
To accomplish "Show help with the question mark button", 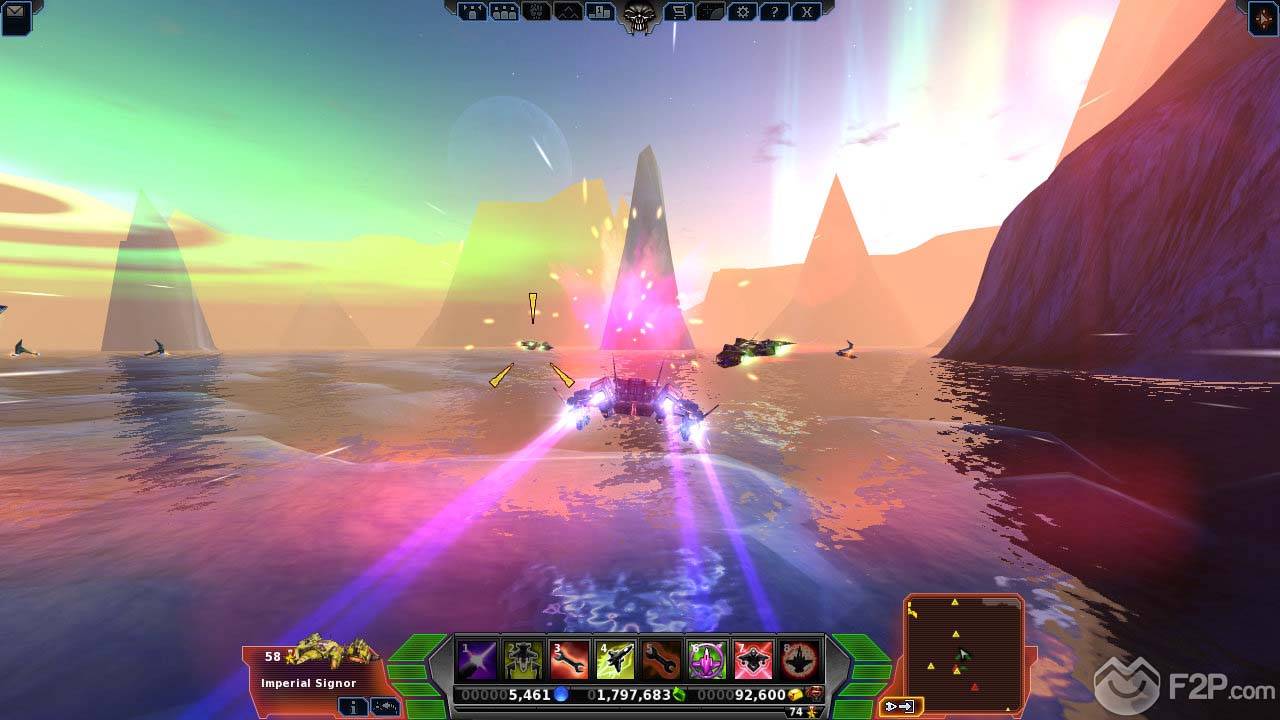I will click(x=774, y=12).
